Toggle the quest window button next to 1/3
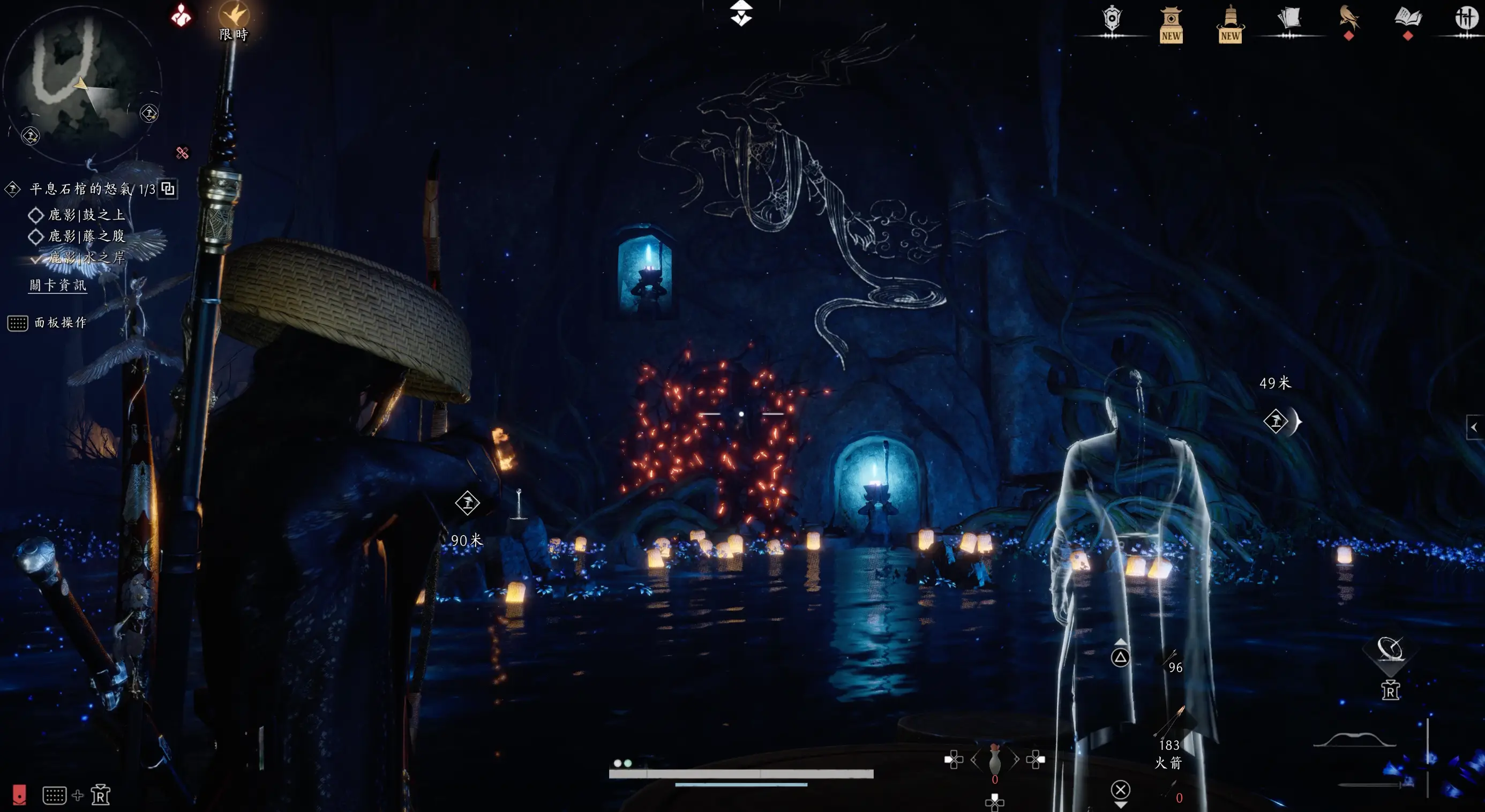This screenshot has width=1485, height=812. click(x=168, y=189)
